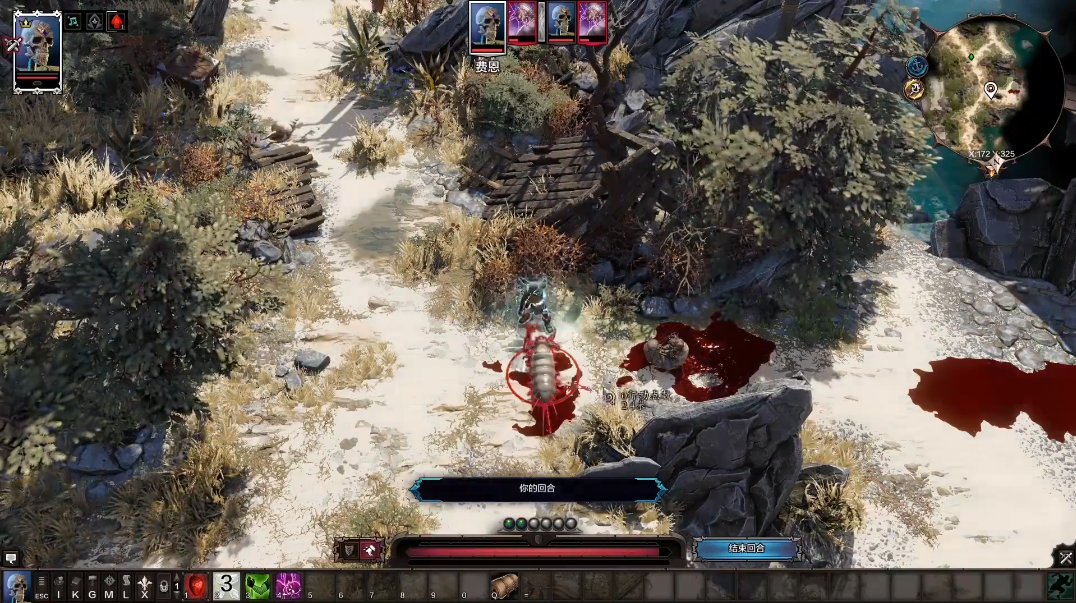Select the shield delay-turn action button
Screen dimensions: 1076x603
pyautogui.click(x=349, y=549)
